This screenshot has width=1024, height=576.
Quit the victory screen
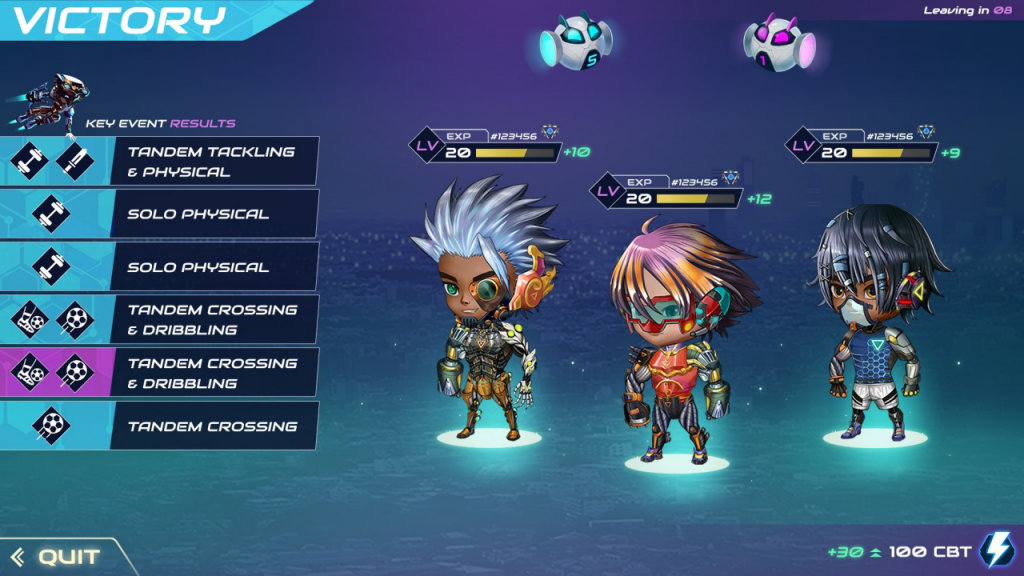[x=58, y=556]
